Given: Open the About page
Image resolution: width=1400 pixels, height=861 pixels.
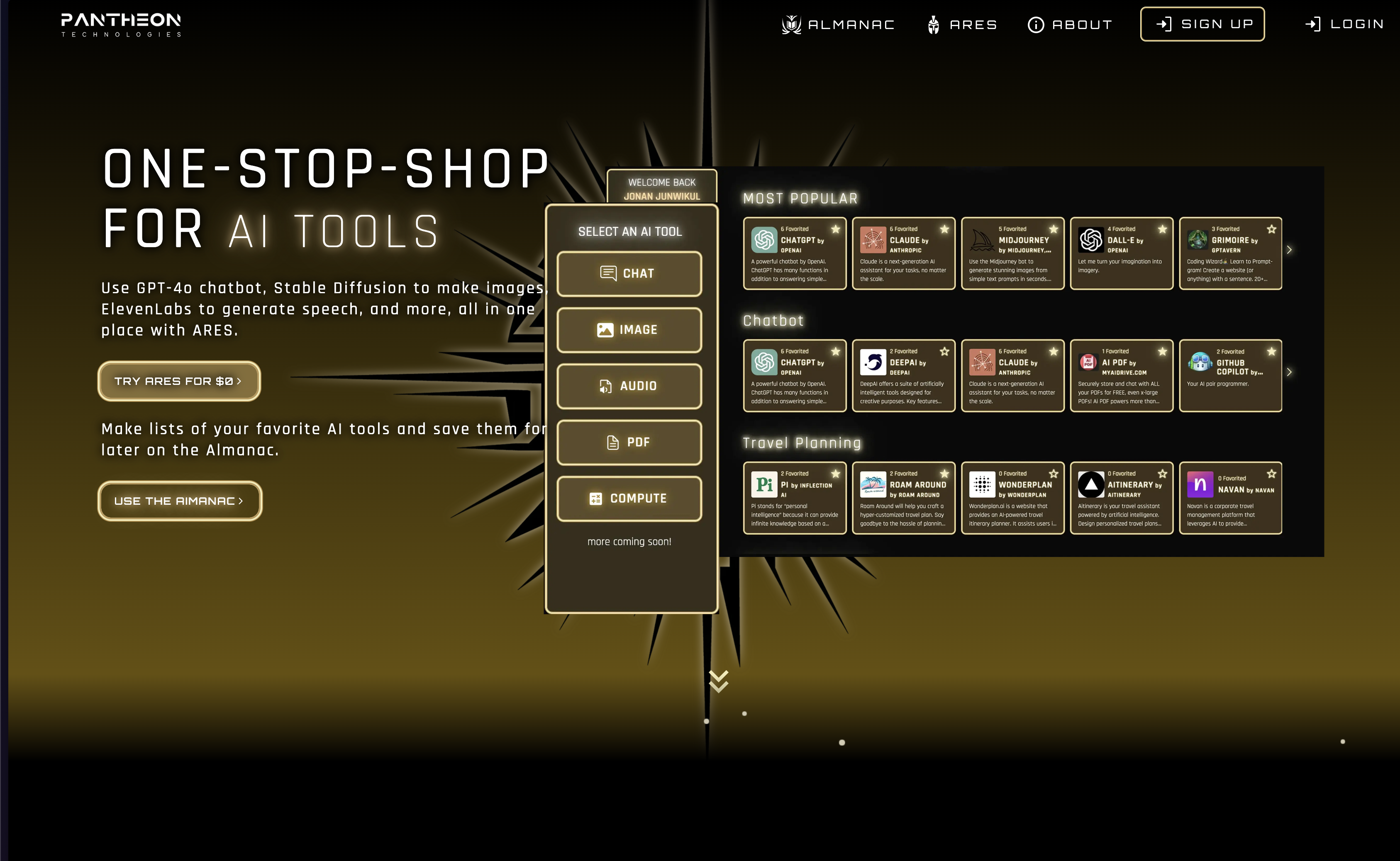Looking at the screenshot, I should 1070,24.
